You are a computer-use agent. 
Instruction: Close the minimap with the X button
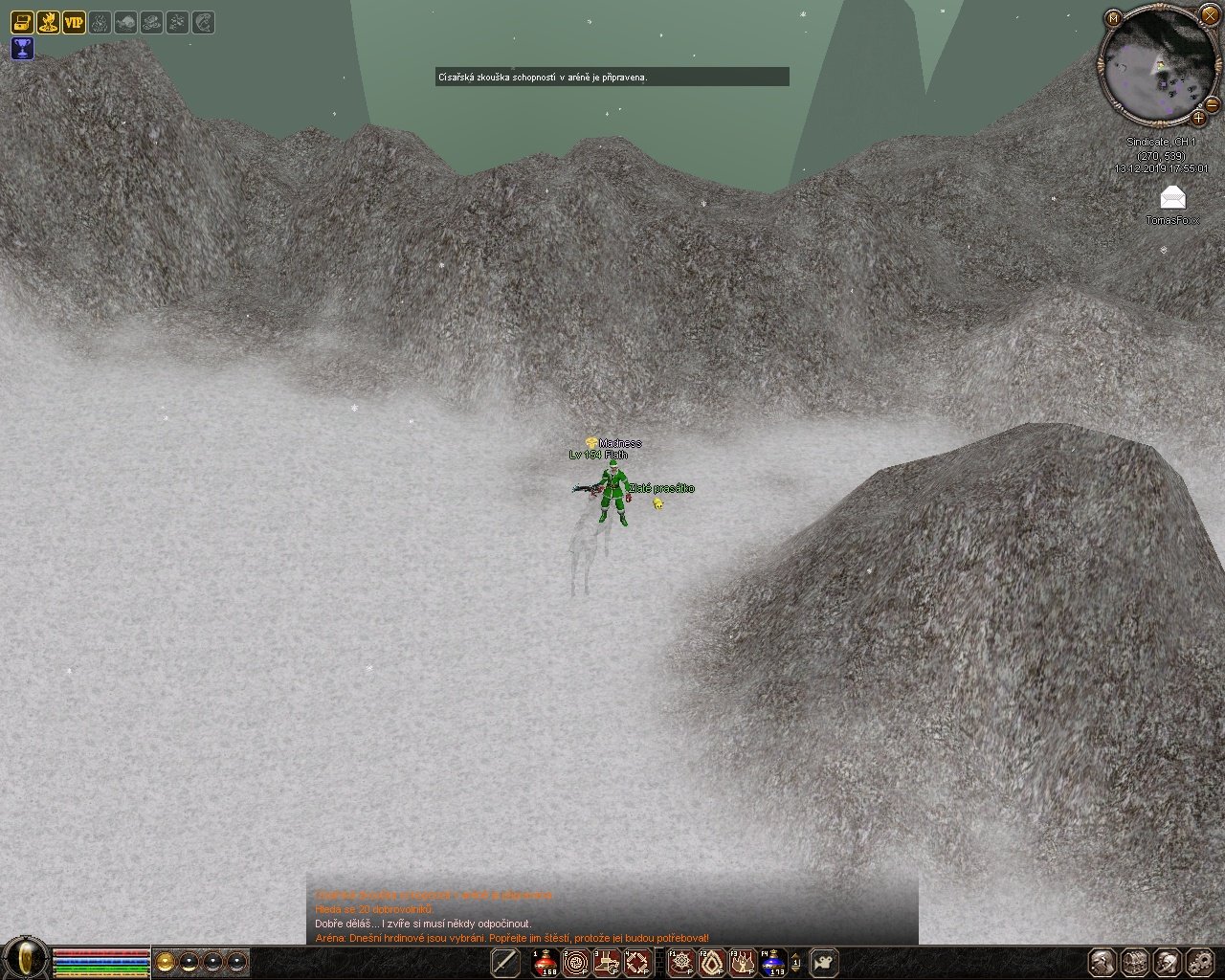pyautogui.click(x=1210, y=15)
